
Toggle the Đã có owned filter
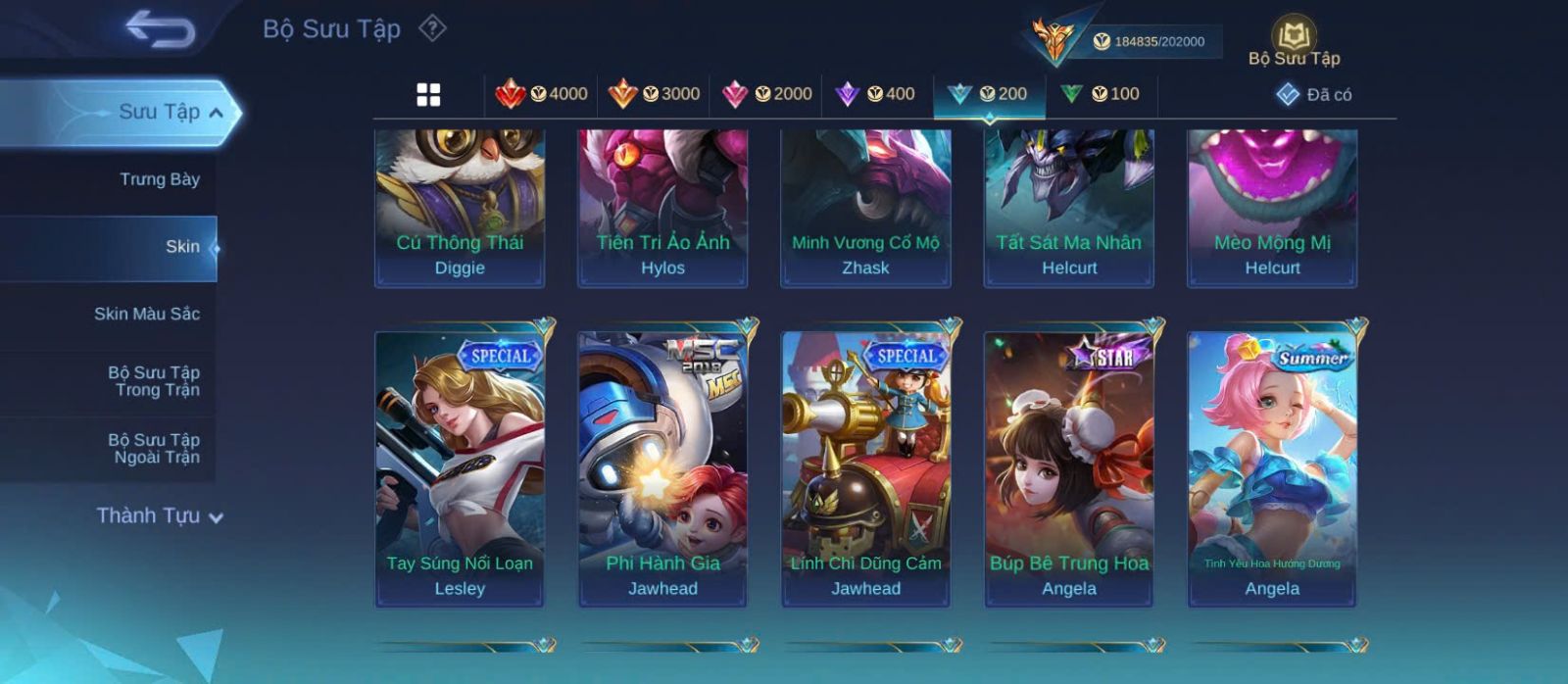point(1314,95)
